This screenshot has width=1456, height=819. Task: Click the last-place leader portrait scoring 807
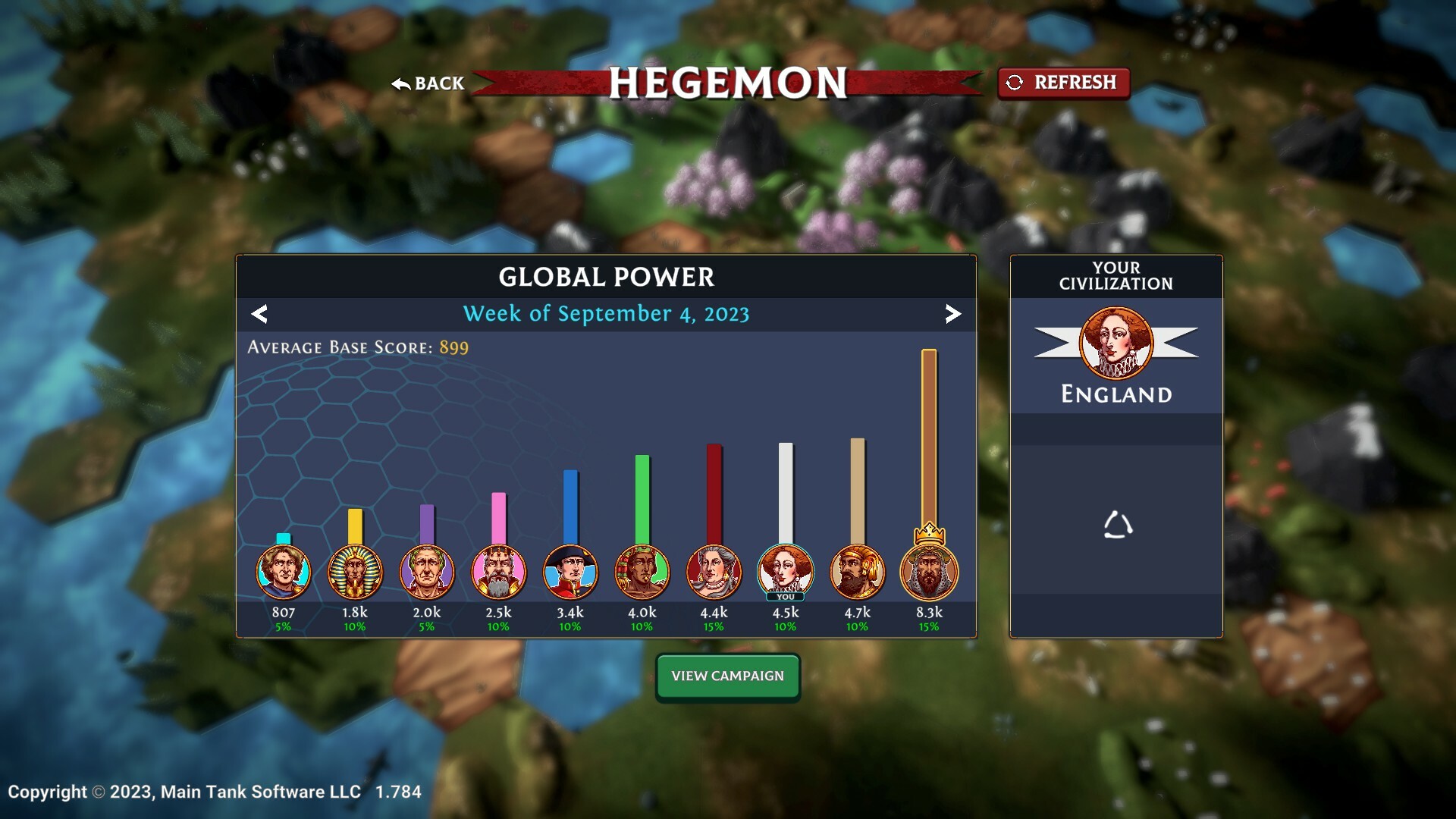[x=283, y=574]
